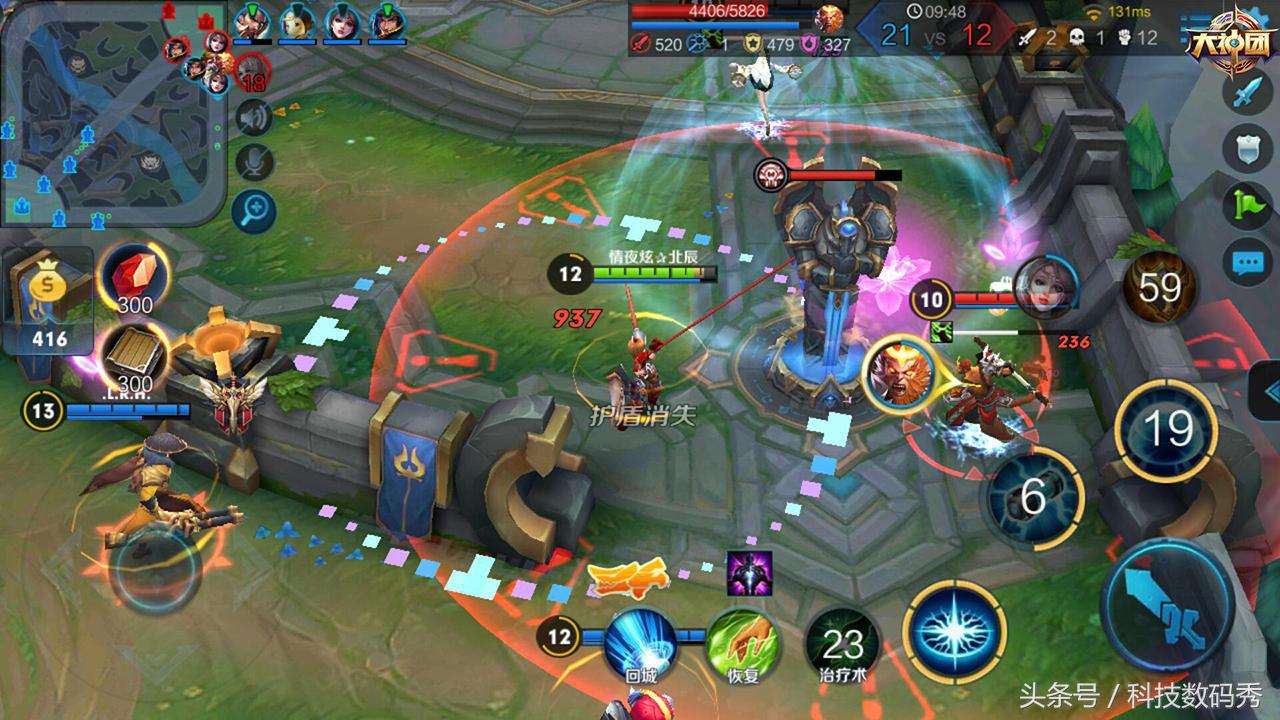Screen dimensions: 1280x720
Task: Send the shield defend signal
Action: coord(1246,151)
